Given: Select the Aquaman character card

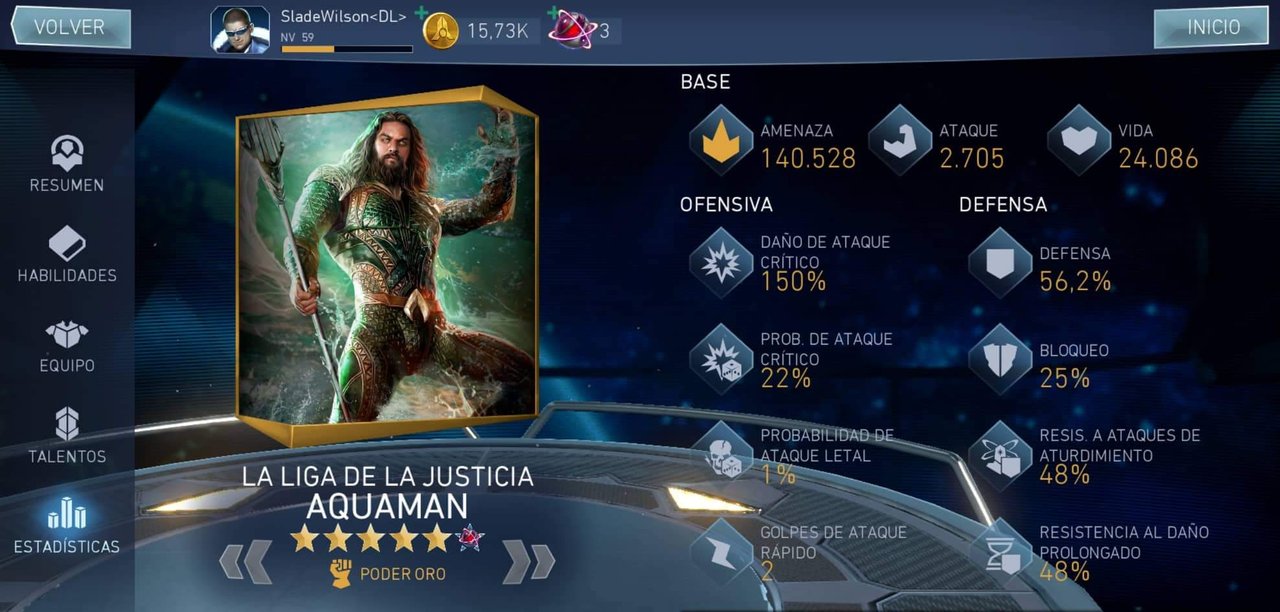Looking at the screenshot, I should coord(387,265).
